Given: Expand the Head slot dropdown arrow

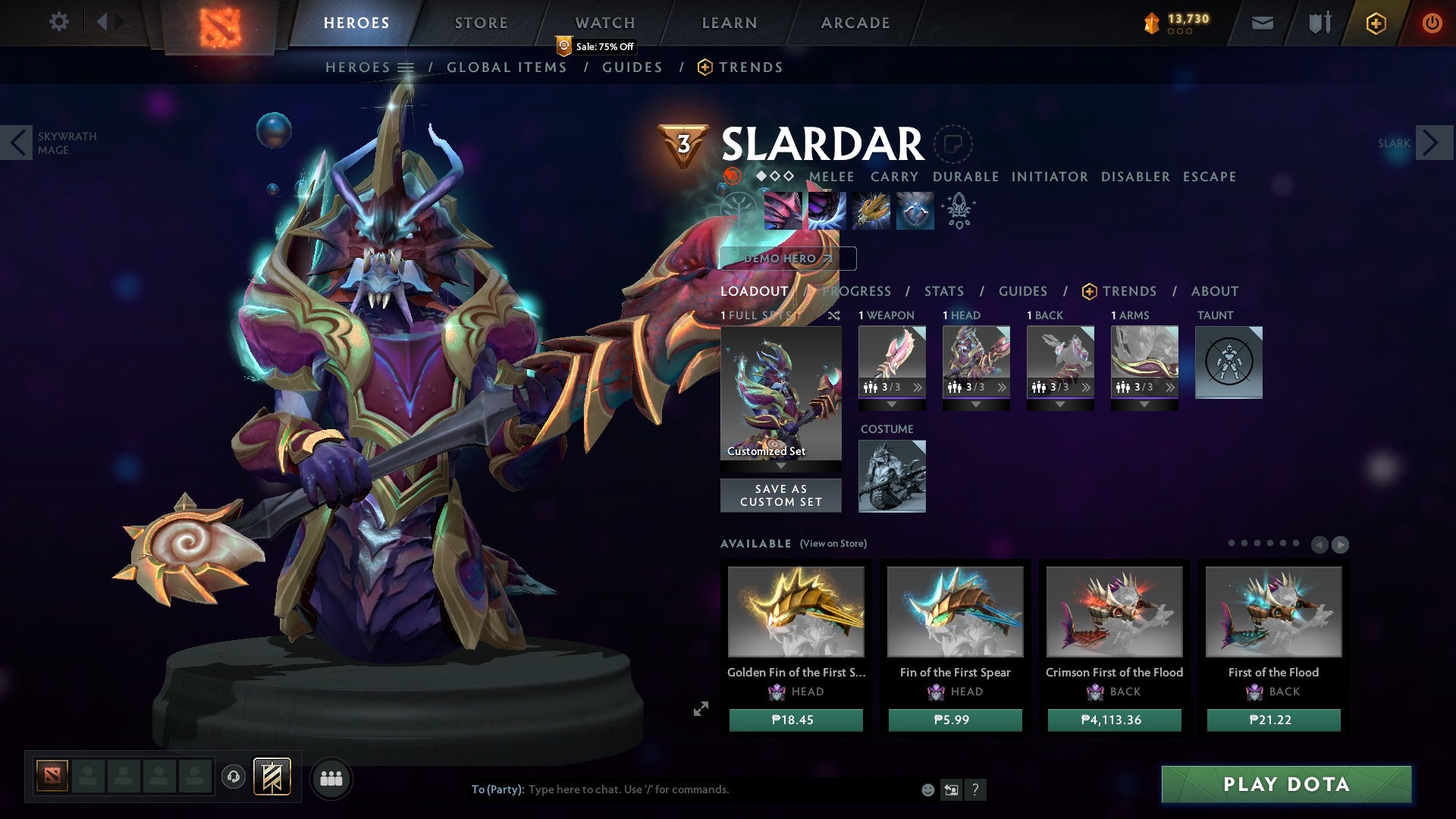Looking at the screenshot, I should pos(976,404).
